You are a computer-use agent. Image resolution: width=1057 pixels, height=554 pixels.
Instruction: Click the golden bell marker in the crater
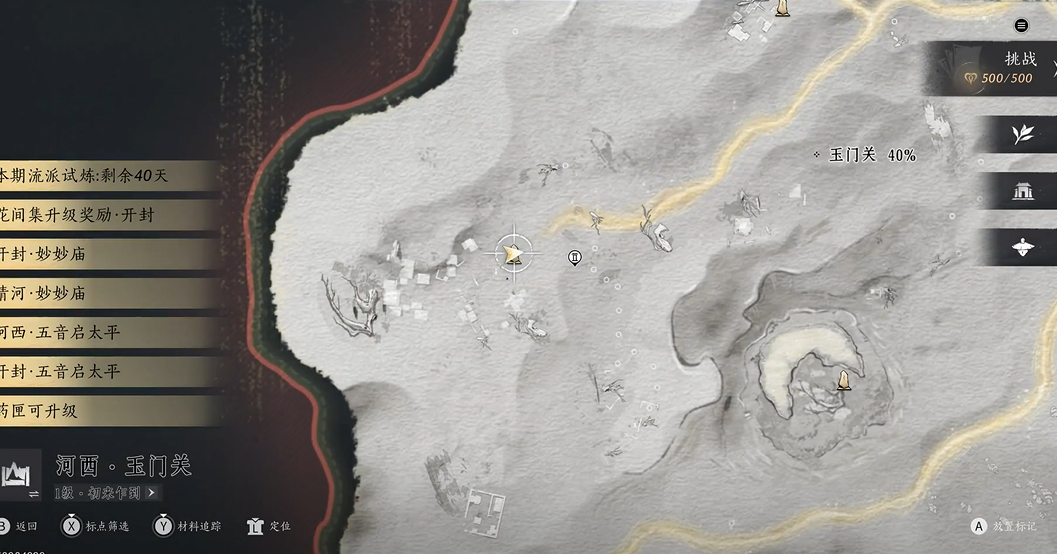click(x=845, y=380)
